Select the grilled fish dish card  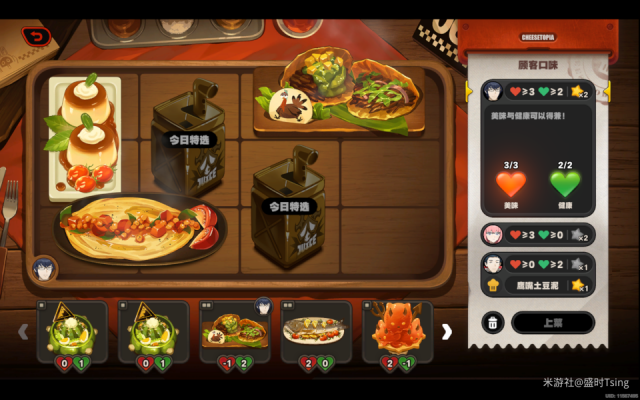click(x=315, y=331)
